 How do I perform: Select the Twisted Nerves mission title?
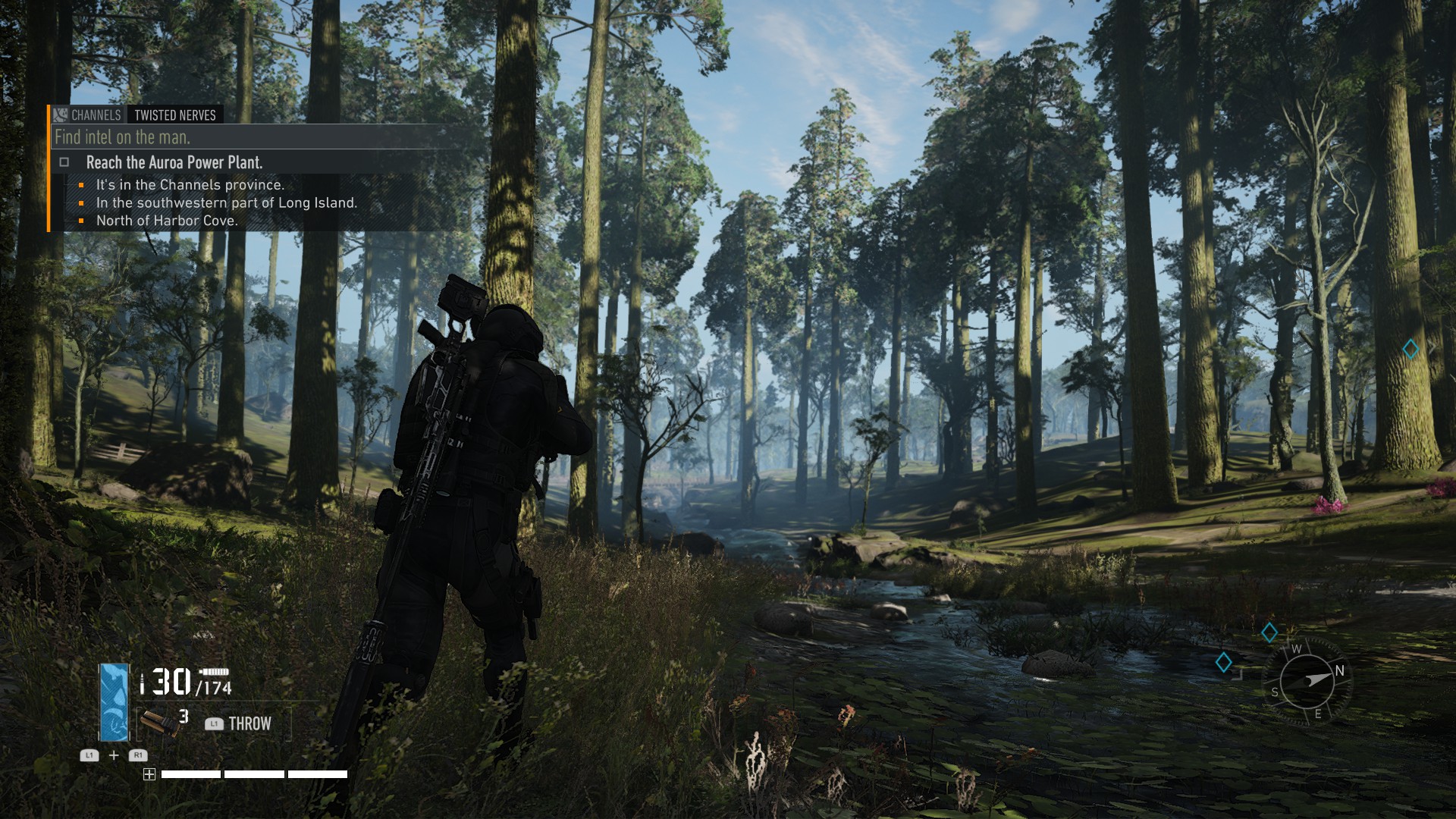coord(175,115)
